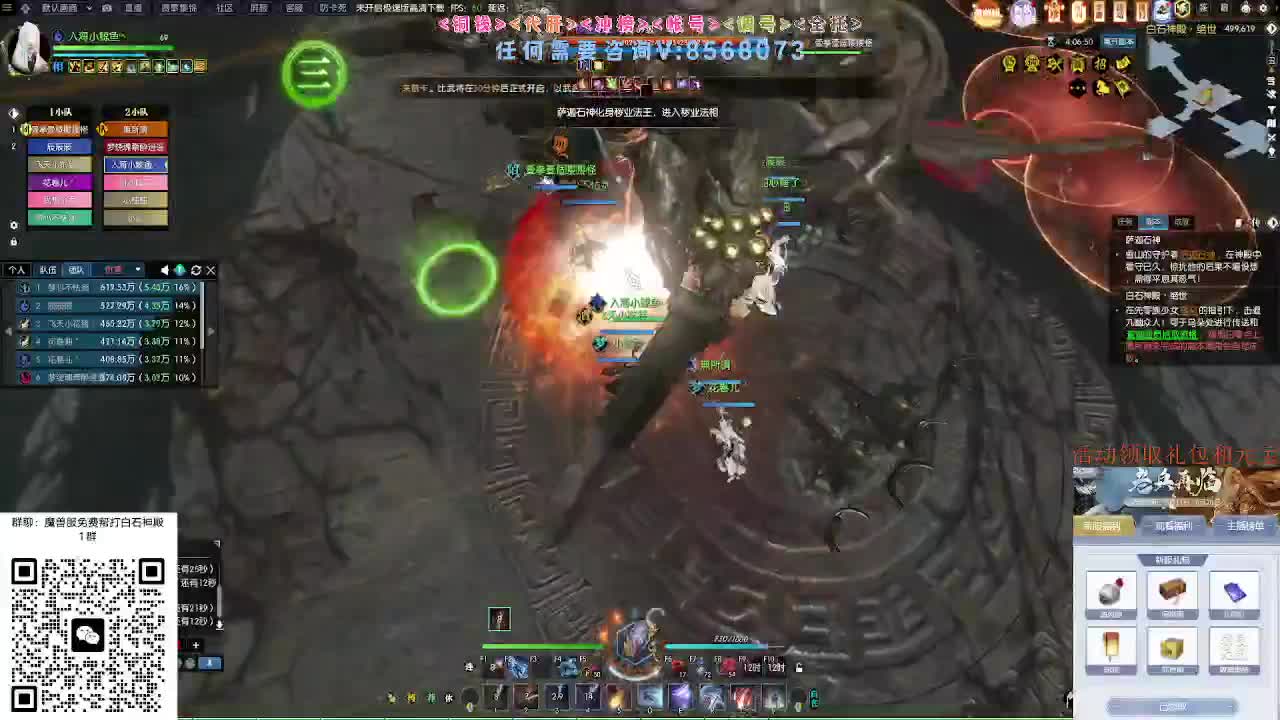This screenshot has height=720, width=1280.
Task: Select the purple skill bound to the E key
Action: (681, 695)
